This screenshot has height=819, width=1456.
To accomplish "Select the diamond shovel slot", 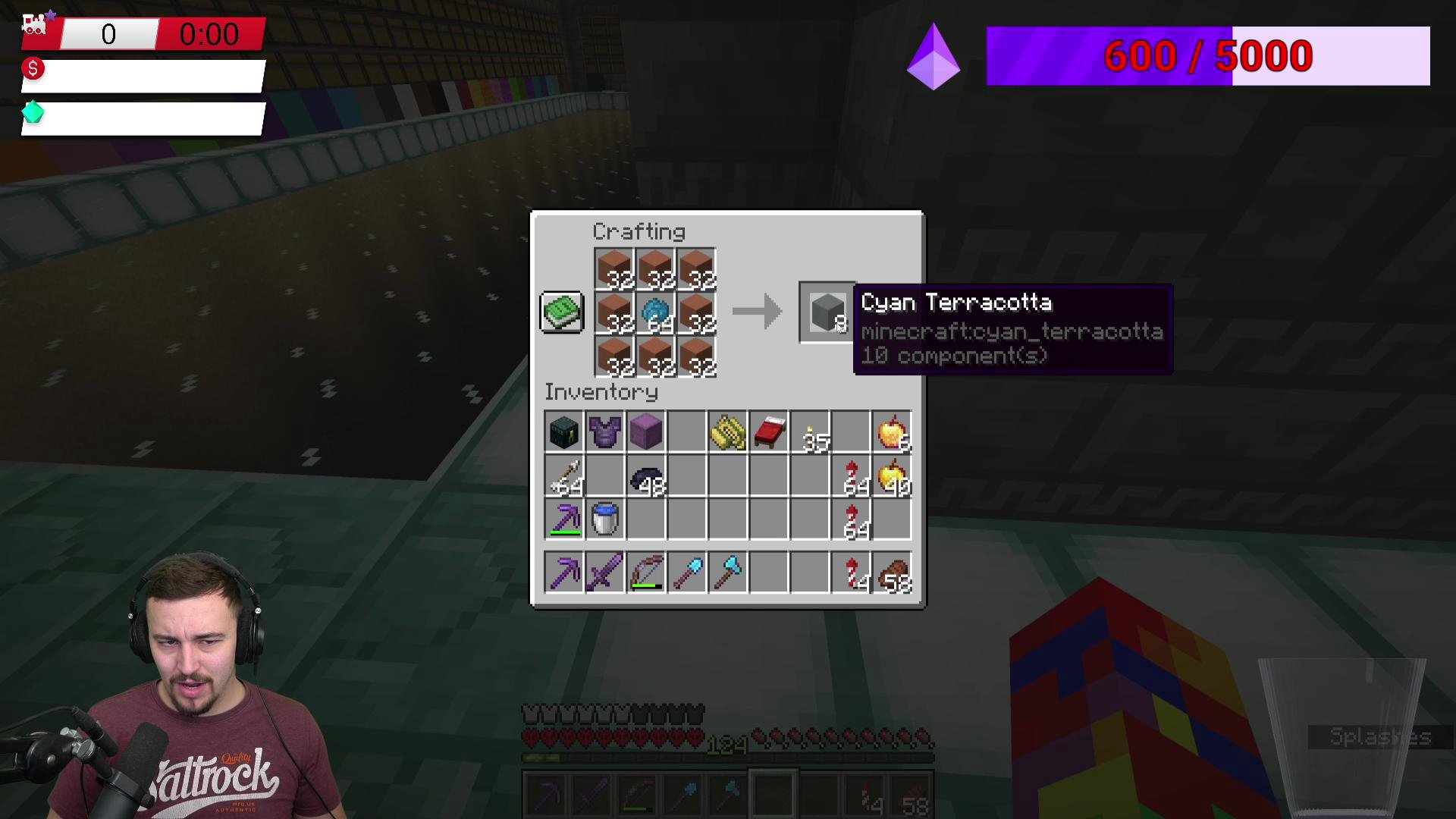I will [x=687, y=571].
